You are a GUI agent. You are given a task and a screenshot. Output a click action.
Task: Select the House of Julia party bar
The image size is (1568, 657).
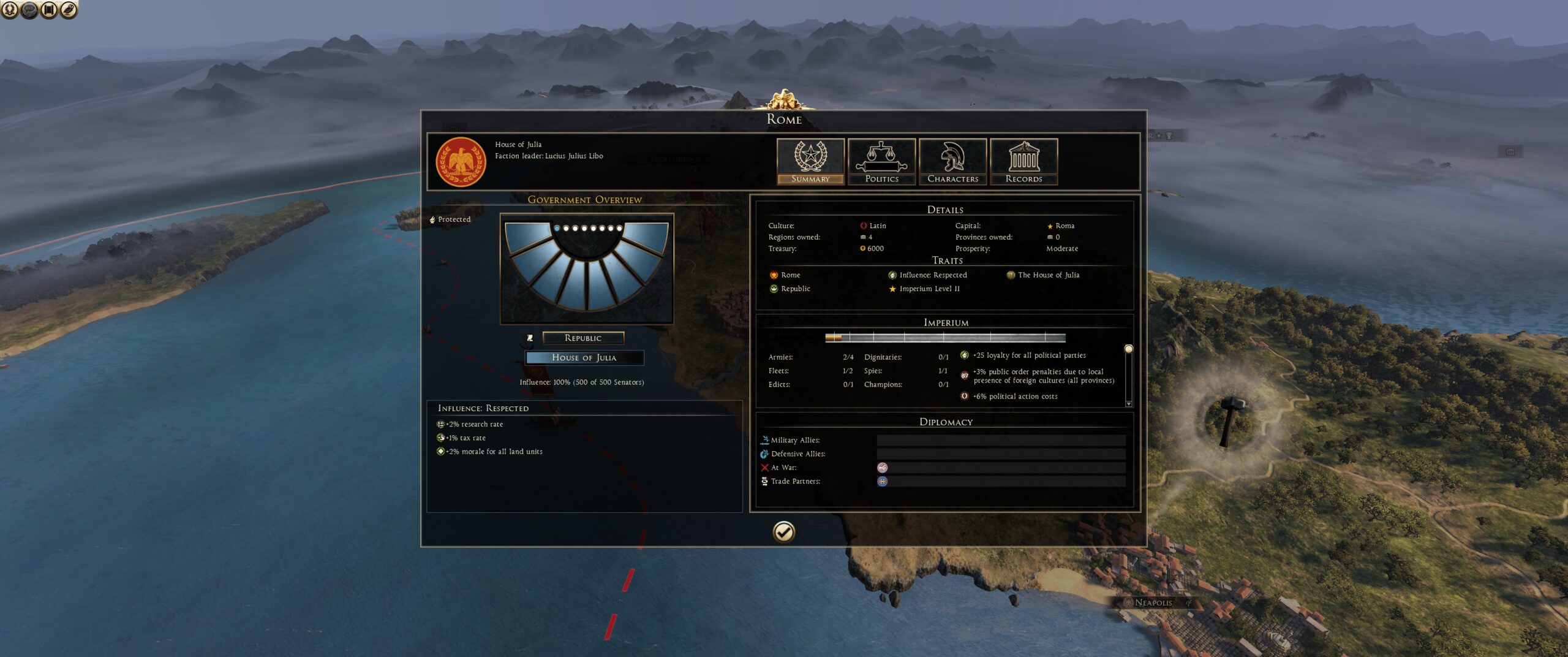pyautogui.click(x=584, y=357)
